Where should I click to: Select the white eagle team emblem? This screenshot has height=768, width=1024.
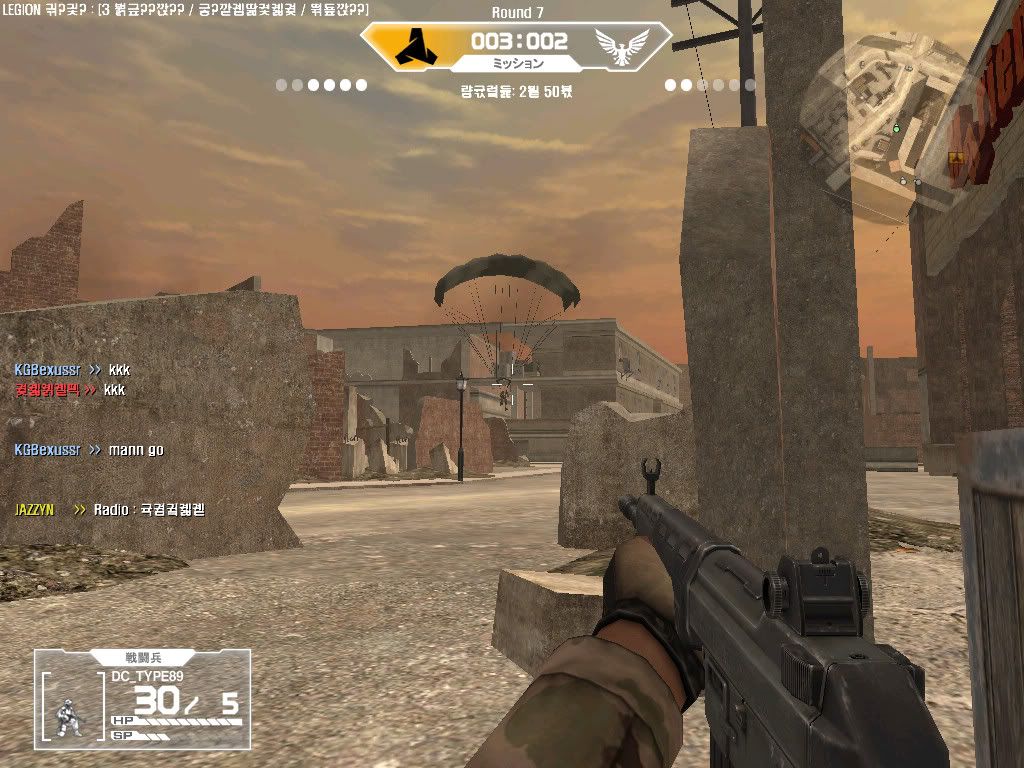pyautogui.click(x=621, y=45)
